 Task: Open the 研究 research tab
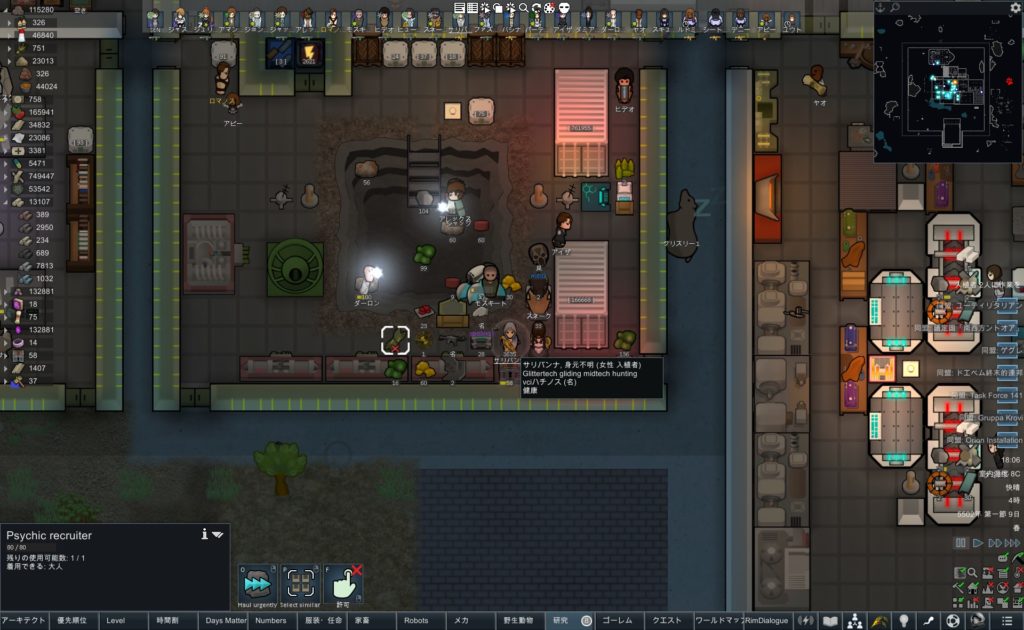pos(560,621)
